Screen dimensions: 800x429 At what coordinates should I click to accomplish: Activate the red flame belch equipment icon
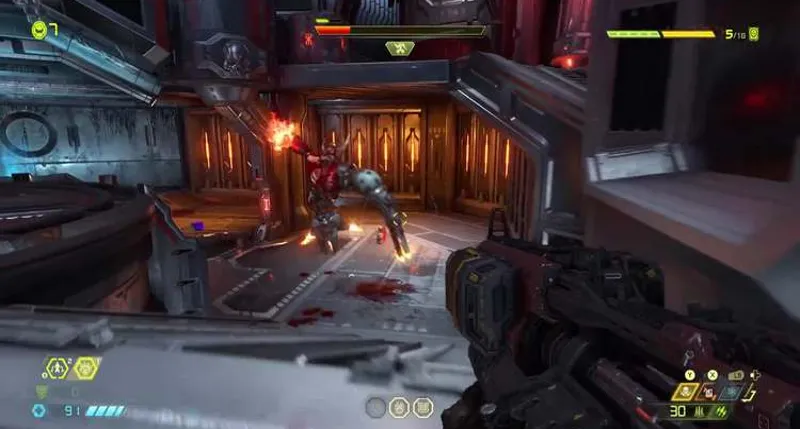click(709, 392)
